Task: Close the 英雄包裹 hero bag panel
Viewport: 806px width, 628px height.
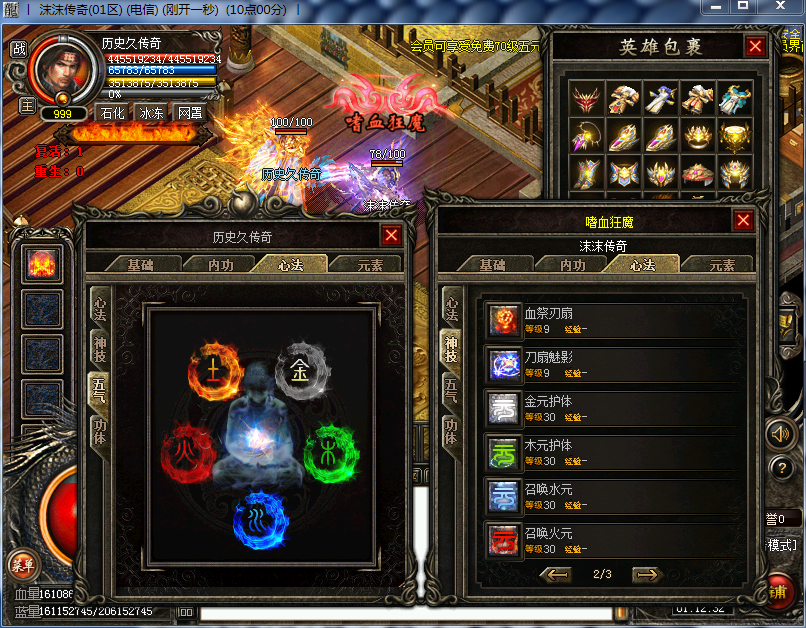Action: coord(756,46)
